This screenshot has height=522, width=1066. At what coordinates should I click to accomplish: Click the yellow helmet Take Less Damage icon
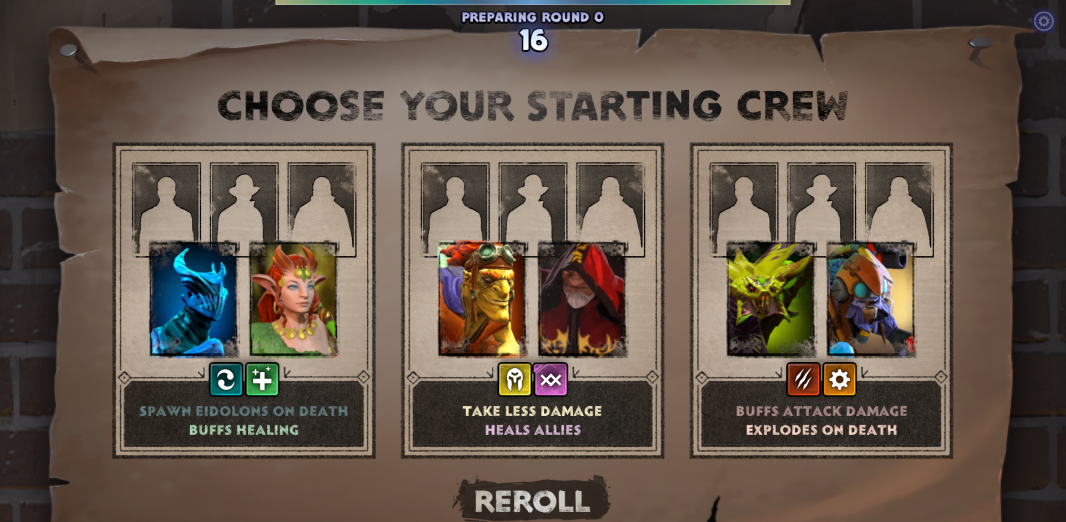515,380
